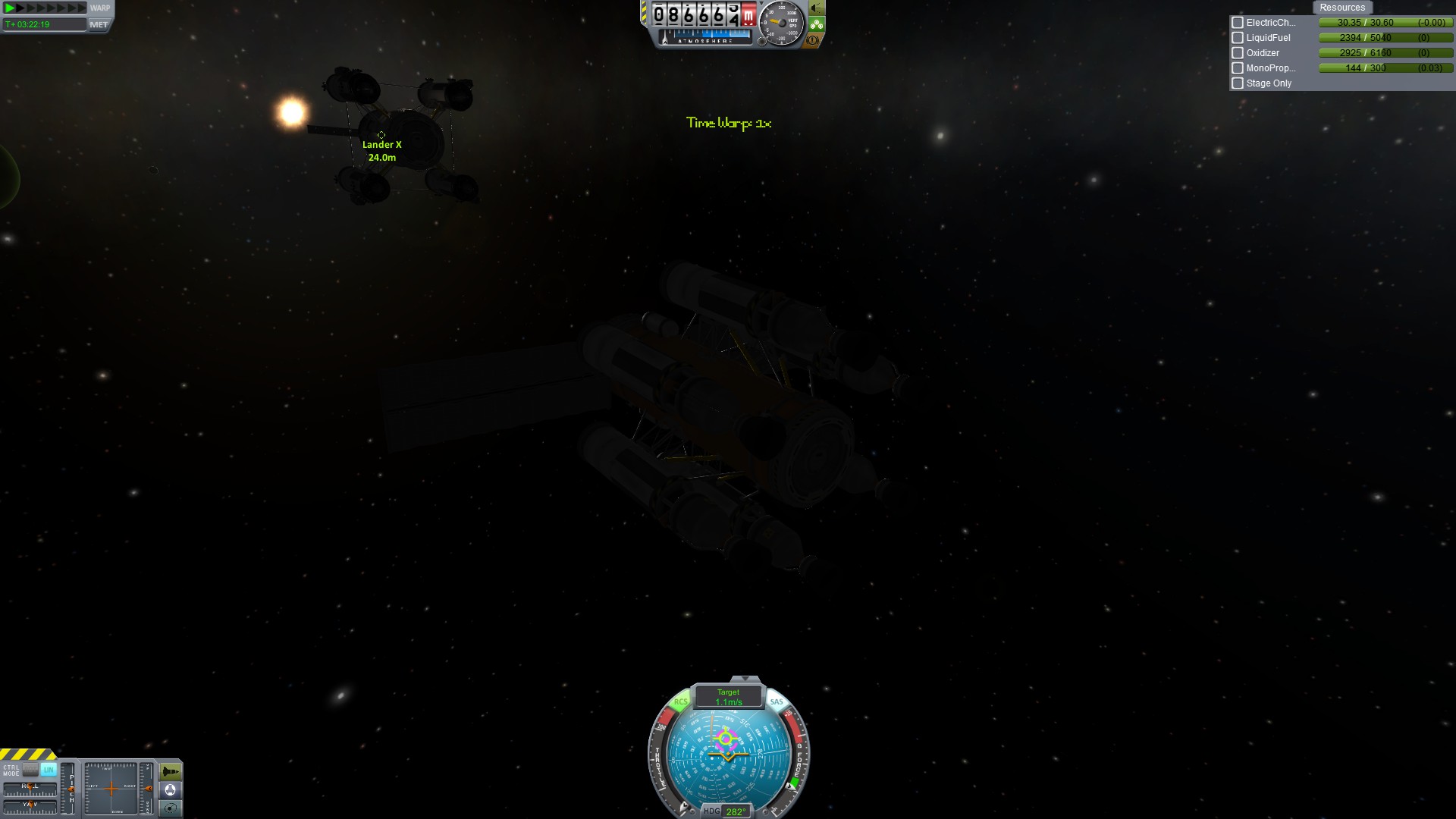This screenshot has width=1456, height=819.
Task: Toggle the SAS indicator on the navball
Action: [777, 701]
